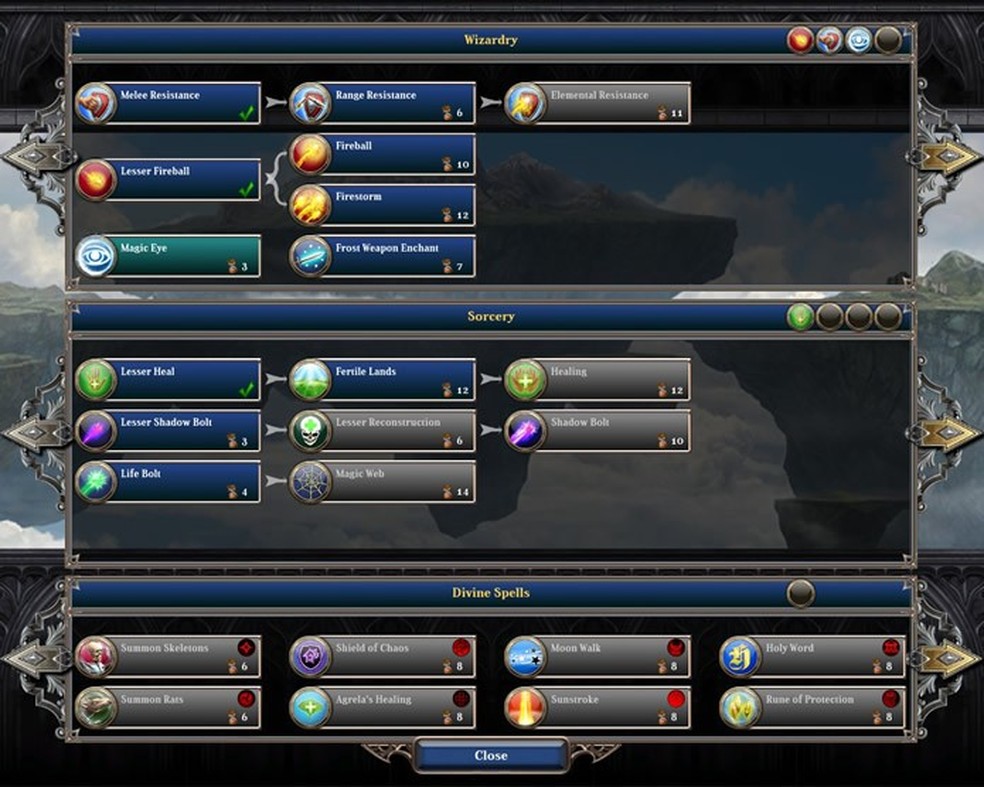This screenshot has height=787, width=984.
Task: Research Frost Weapon Enchant
Action: coord(383,256)
